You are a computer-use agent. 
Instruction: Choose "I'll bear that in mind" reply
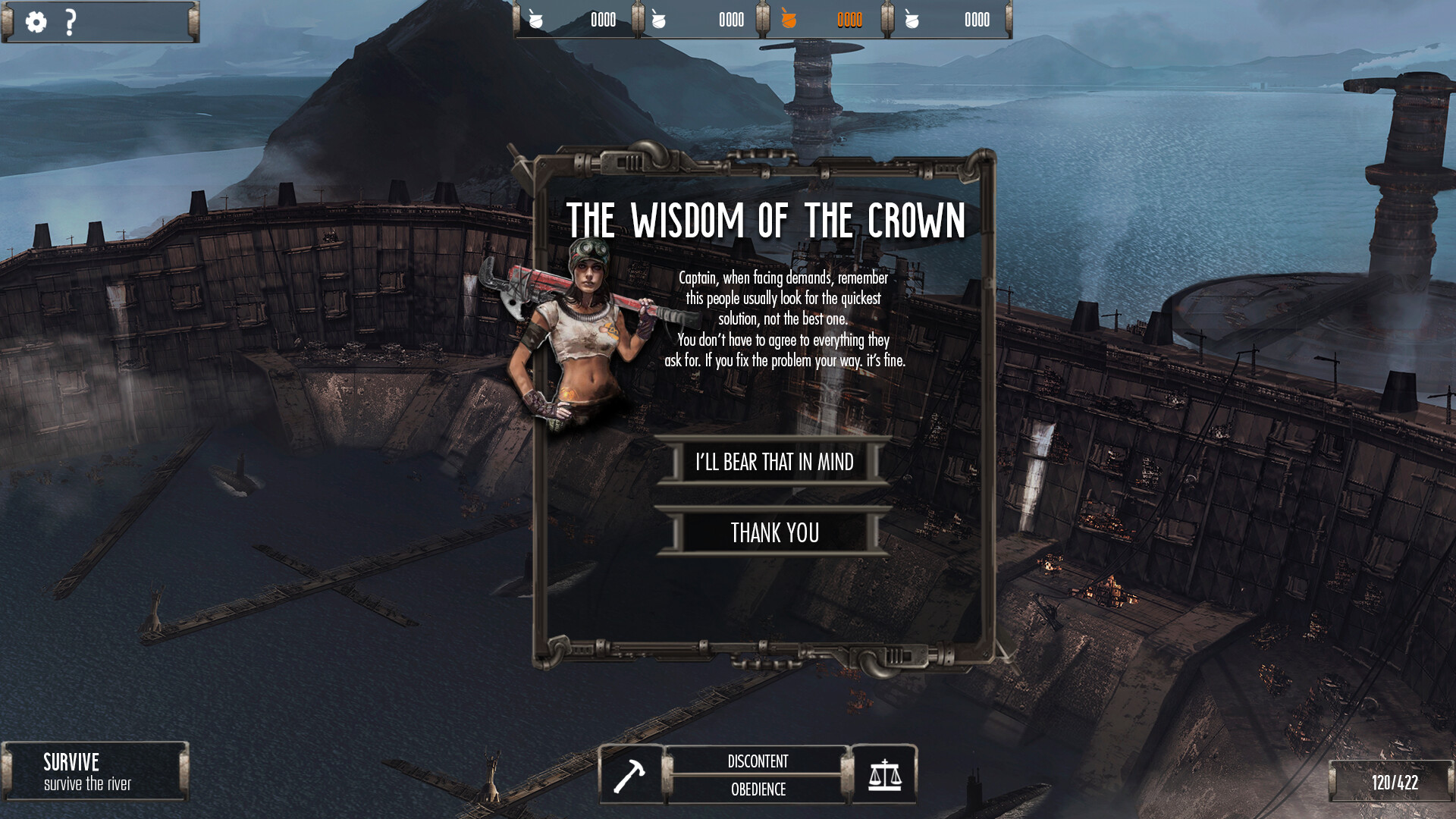(x=773, y=462)
